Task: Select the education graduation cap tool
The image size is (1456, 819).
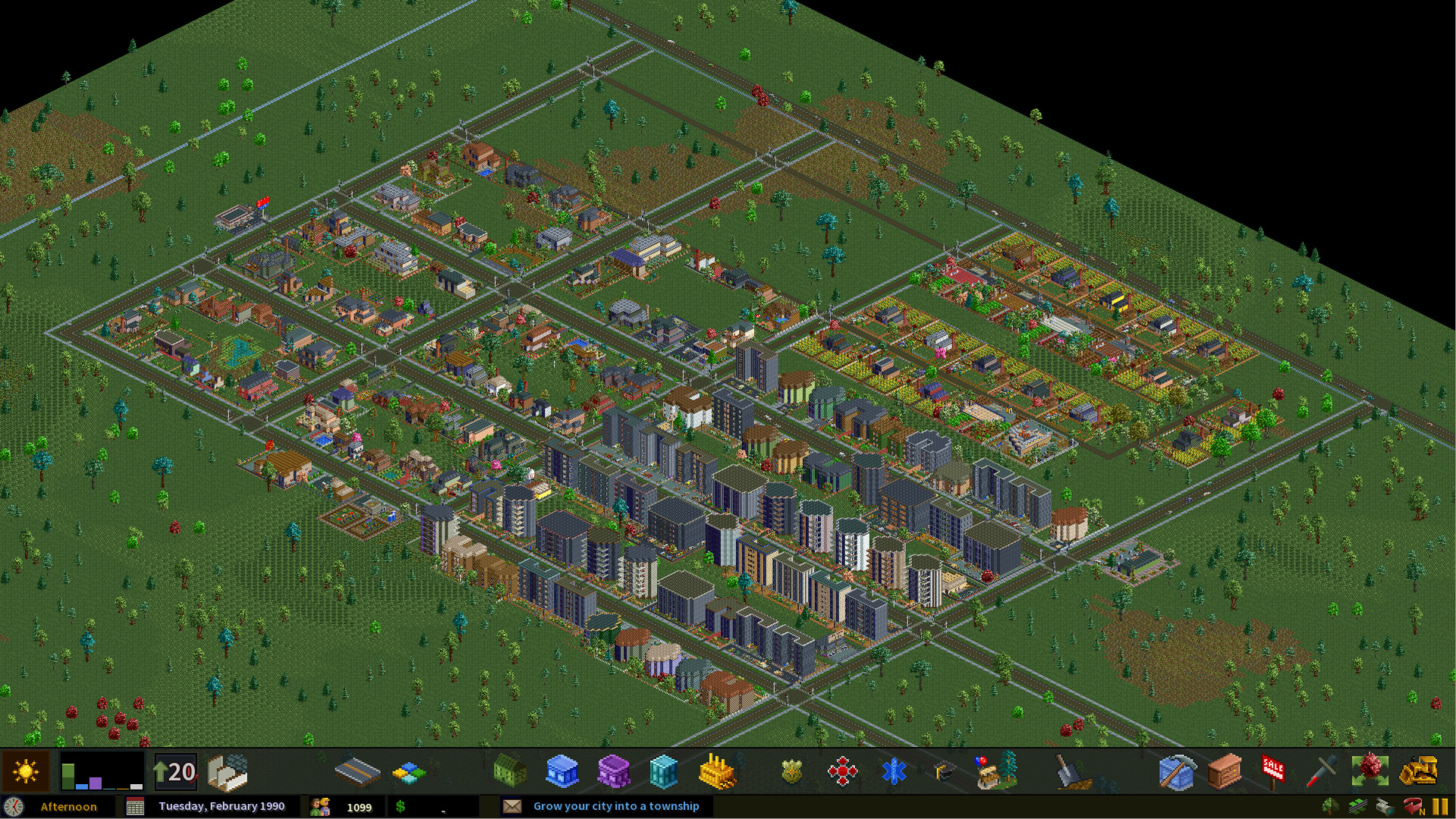Action: pos(945,771)
